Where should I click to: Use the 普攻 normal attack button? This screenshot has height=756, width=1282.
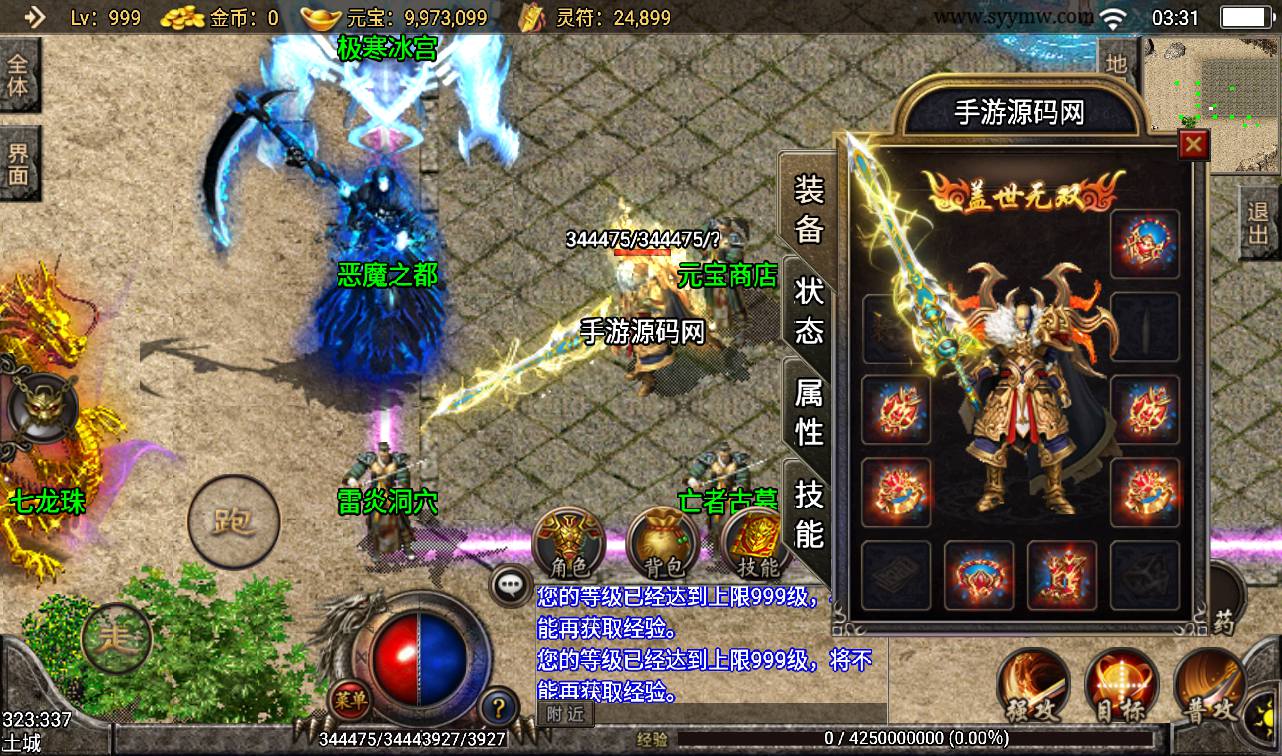(x=1210, y=686)
